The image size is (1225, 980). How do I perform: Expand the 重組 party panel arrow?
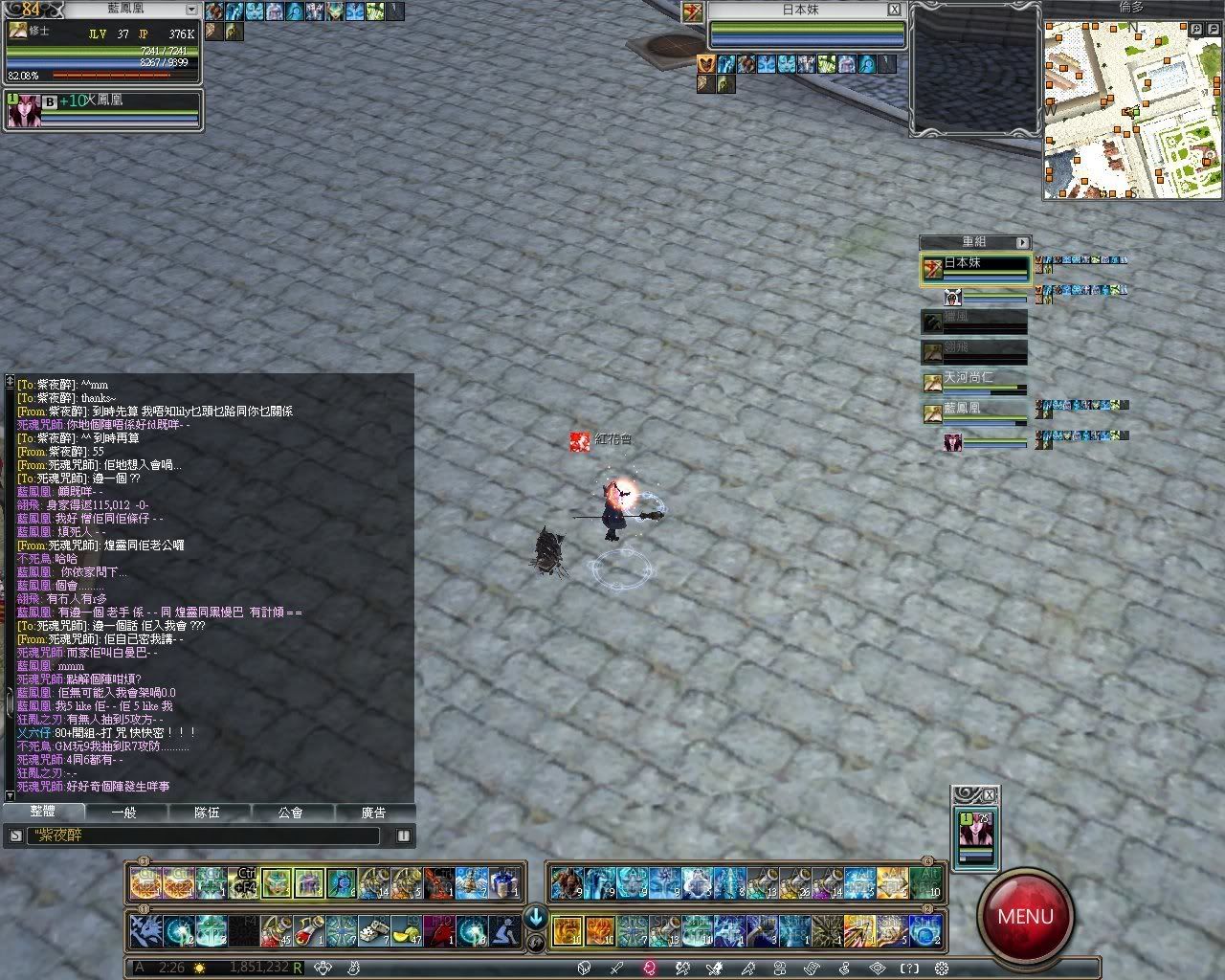point(1021,243)
